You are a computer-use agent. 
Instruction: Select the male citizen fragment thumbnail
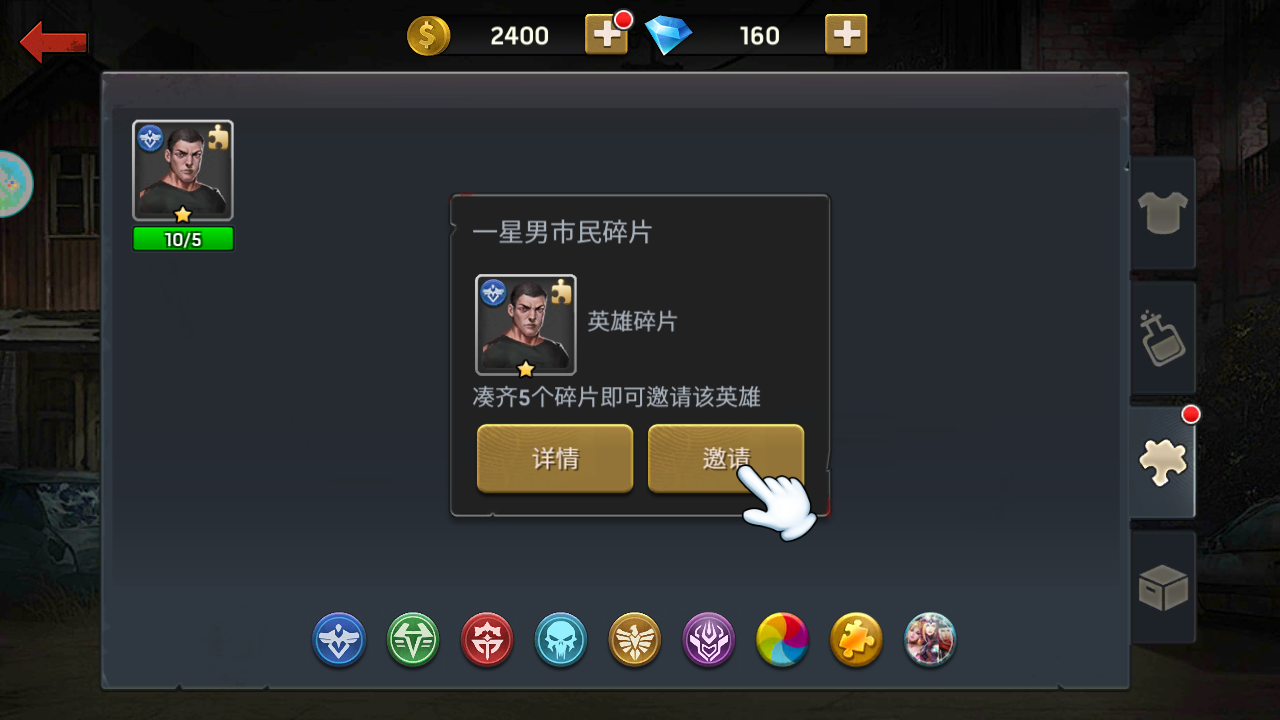coord(183,170)
